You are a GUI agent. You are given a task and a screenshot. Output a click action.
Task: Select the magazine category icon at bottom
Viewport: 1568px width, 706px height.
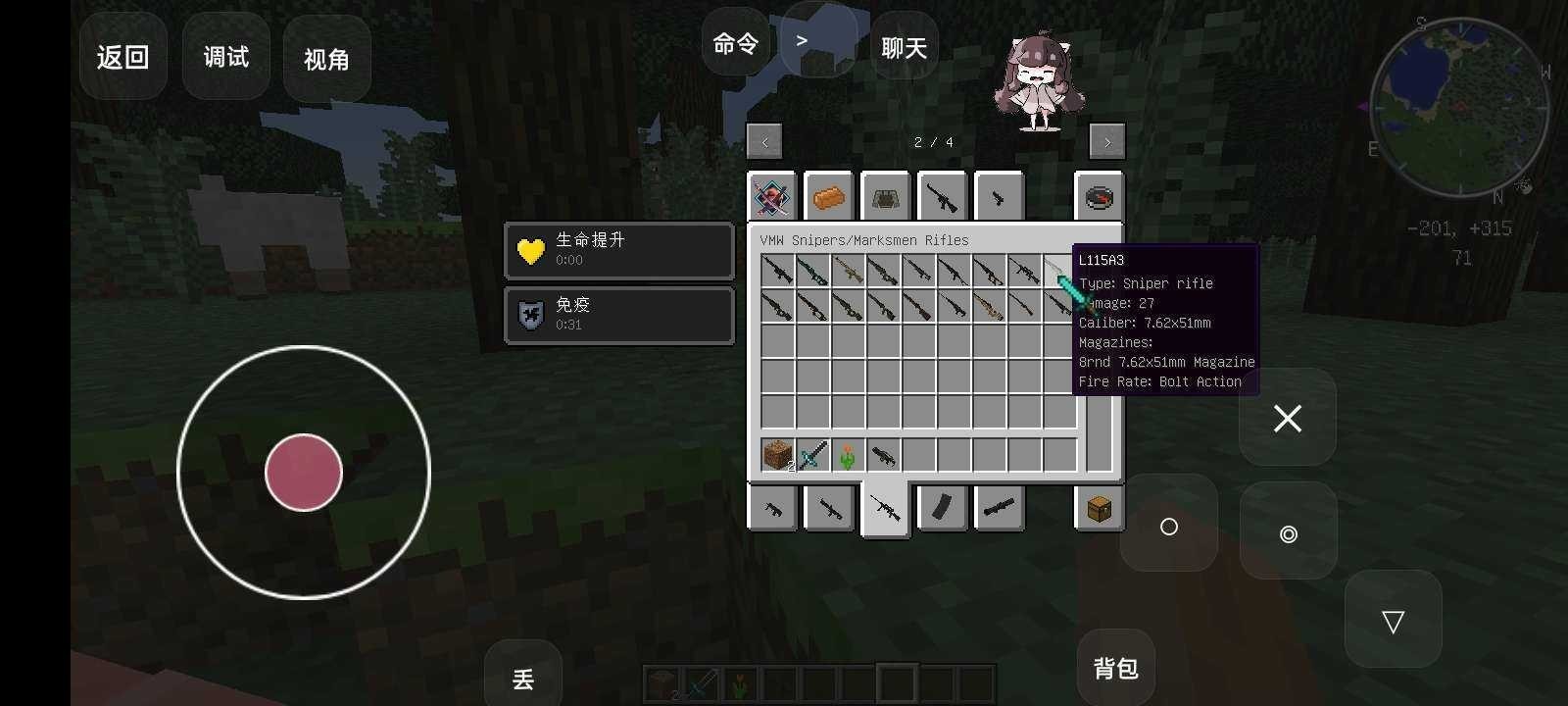[942, 508]
